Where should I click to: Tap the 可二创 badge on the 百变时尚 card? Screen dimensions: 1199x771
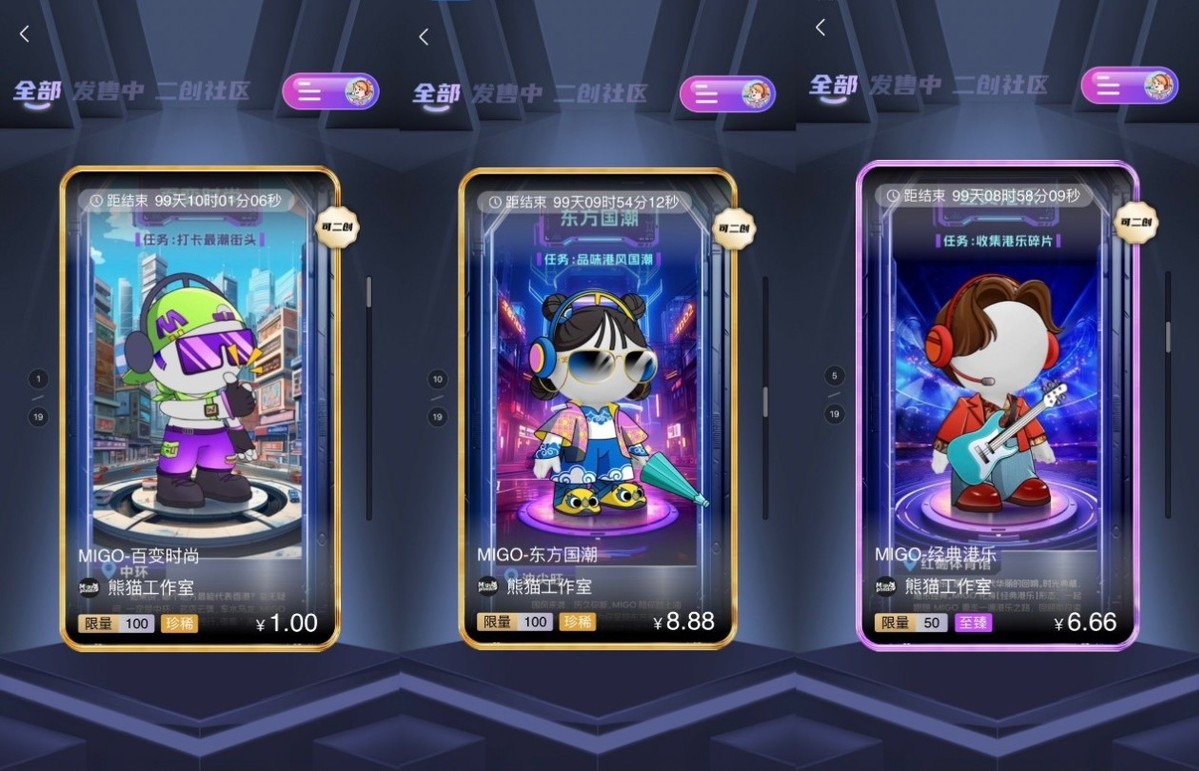tap(336, 227)
